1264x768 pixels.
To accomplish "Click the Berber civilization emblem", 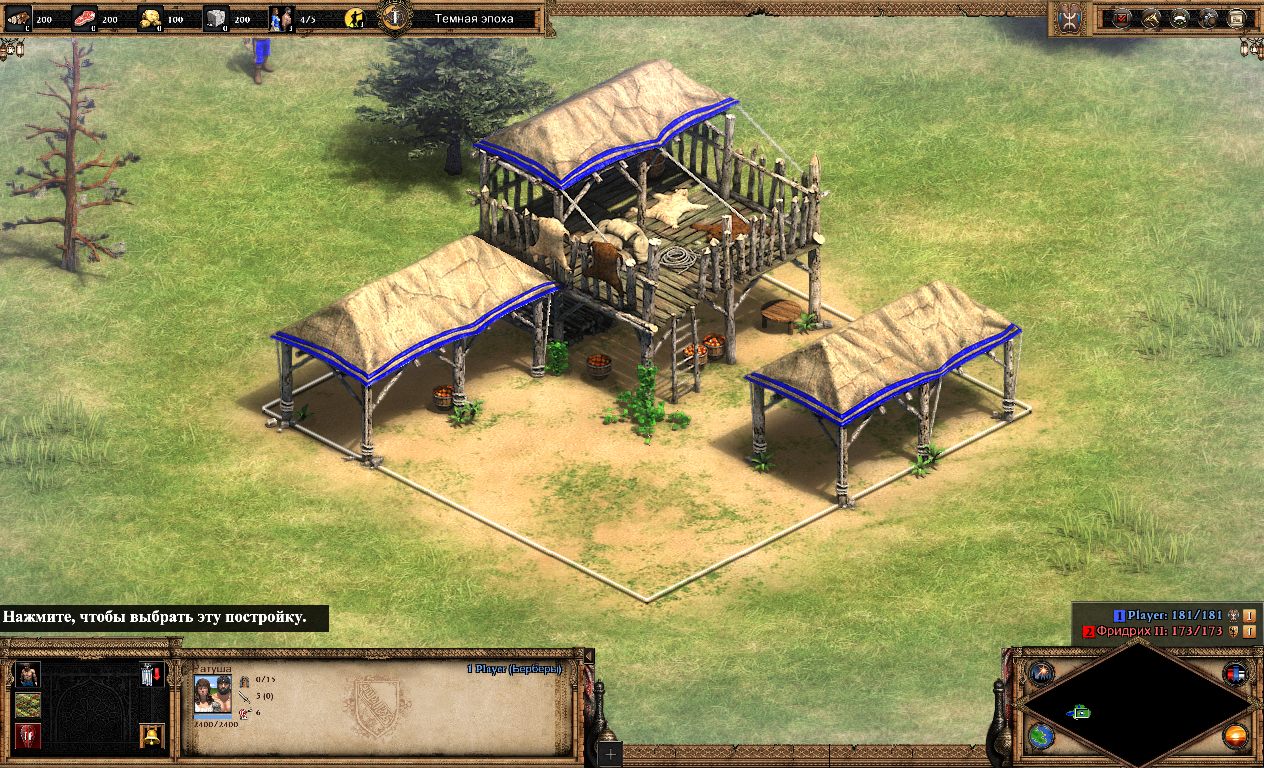I will tap(1070, 18).
